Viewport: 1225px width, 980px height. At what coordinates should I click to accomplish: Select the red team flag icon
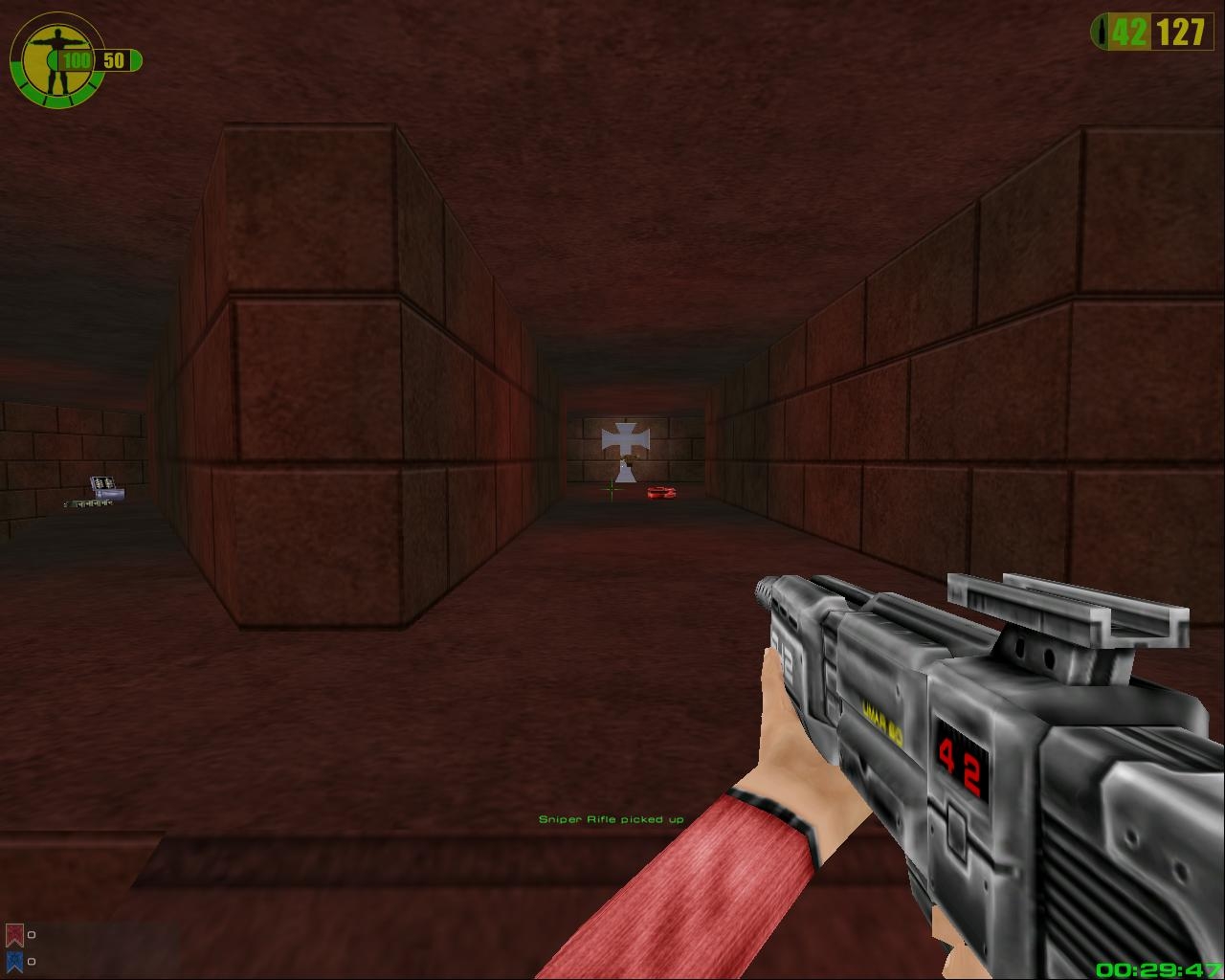click(14, 935)
